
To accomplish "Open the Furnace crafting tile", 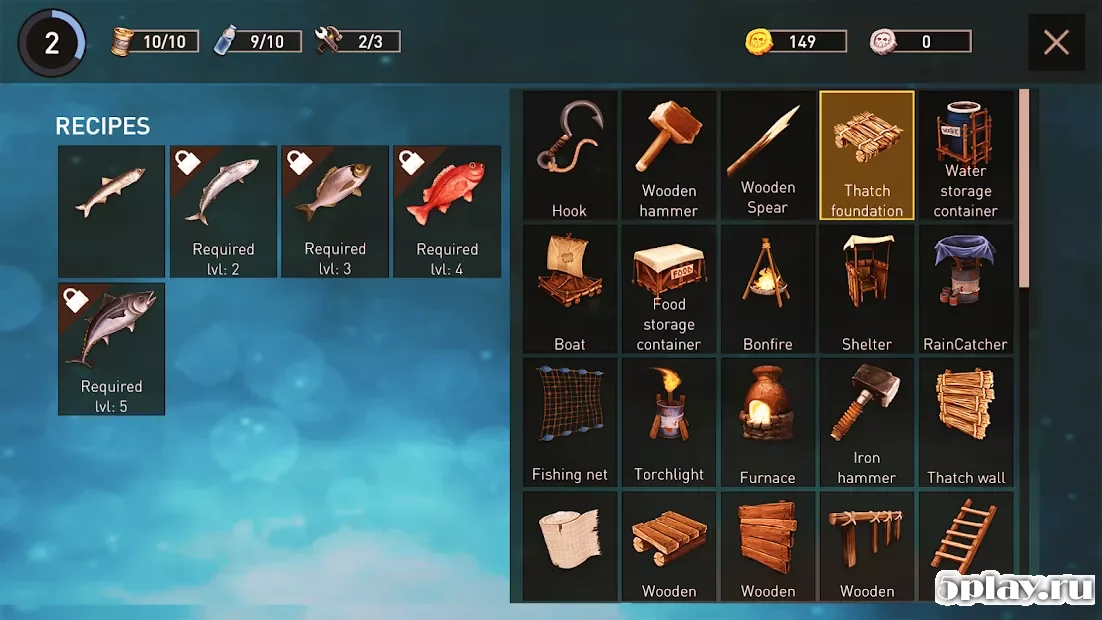I will 768,423.
